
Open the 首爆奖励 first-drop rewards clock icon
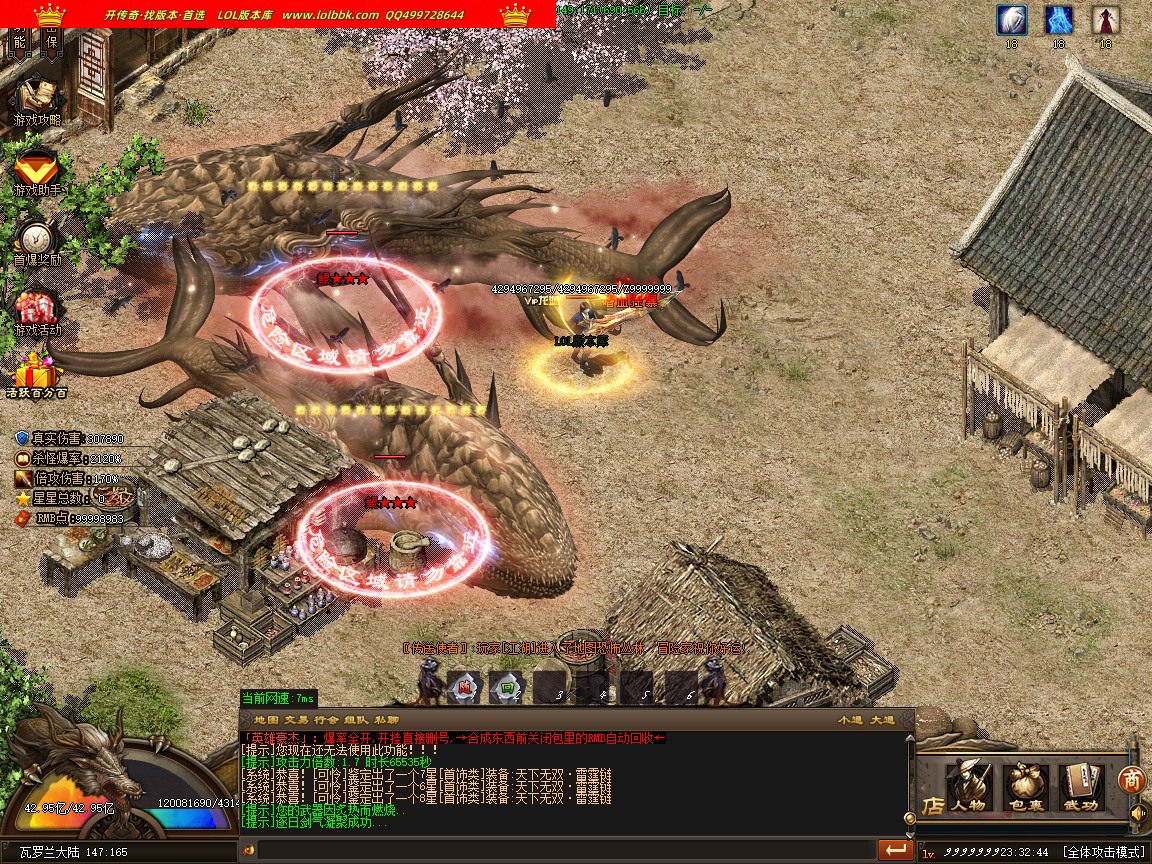tap(37, 238)
